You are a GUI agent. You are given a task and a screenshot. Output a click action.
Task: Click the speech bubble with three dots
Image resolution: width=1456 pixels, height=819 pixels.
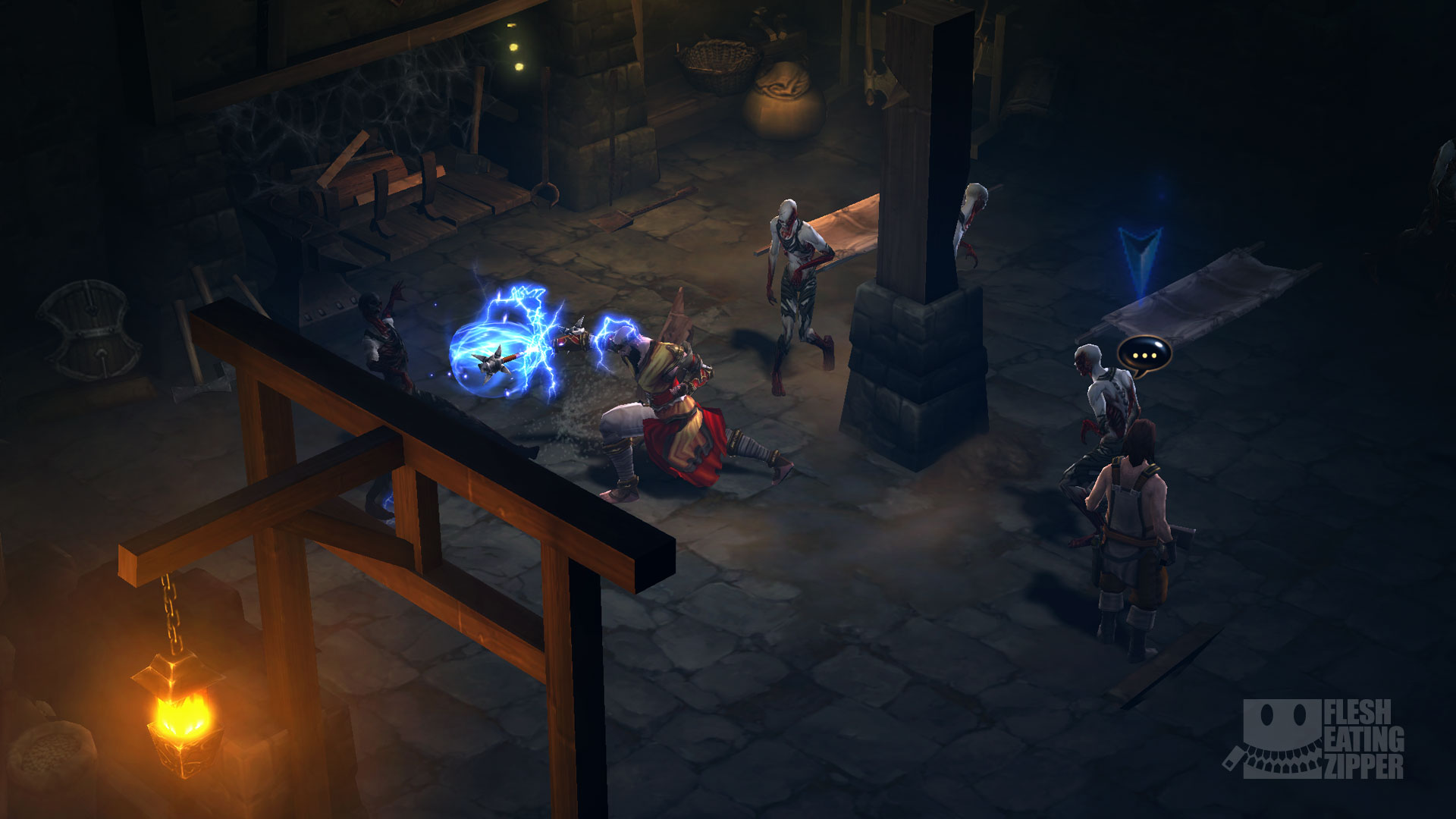pyautogui.click(x=1144, y=354)
